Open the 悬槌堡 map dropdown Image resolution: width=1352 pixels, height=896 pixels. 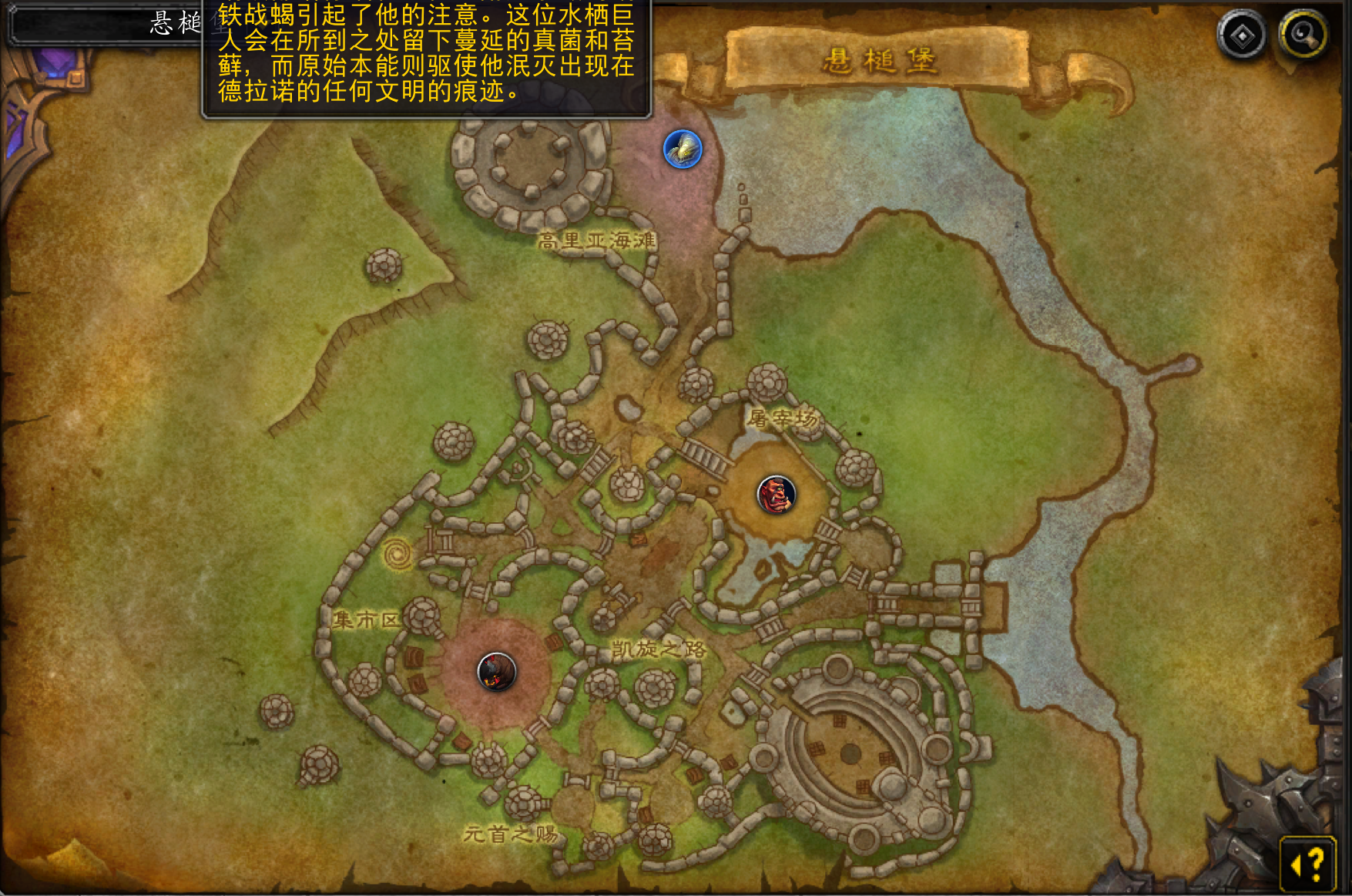coord(108,25)
